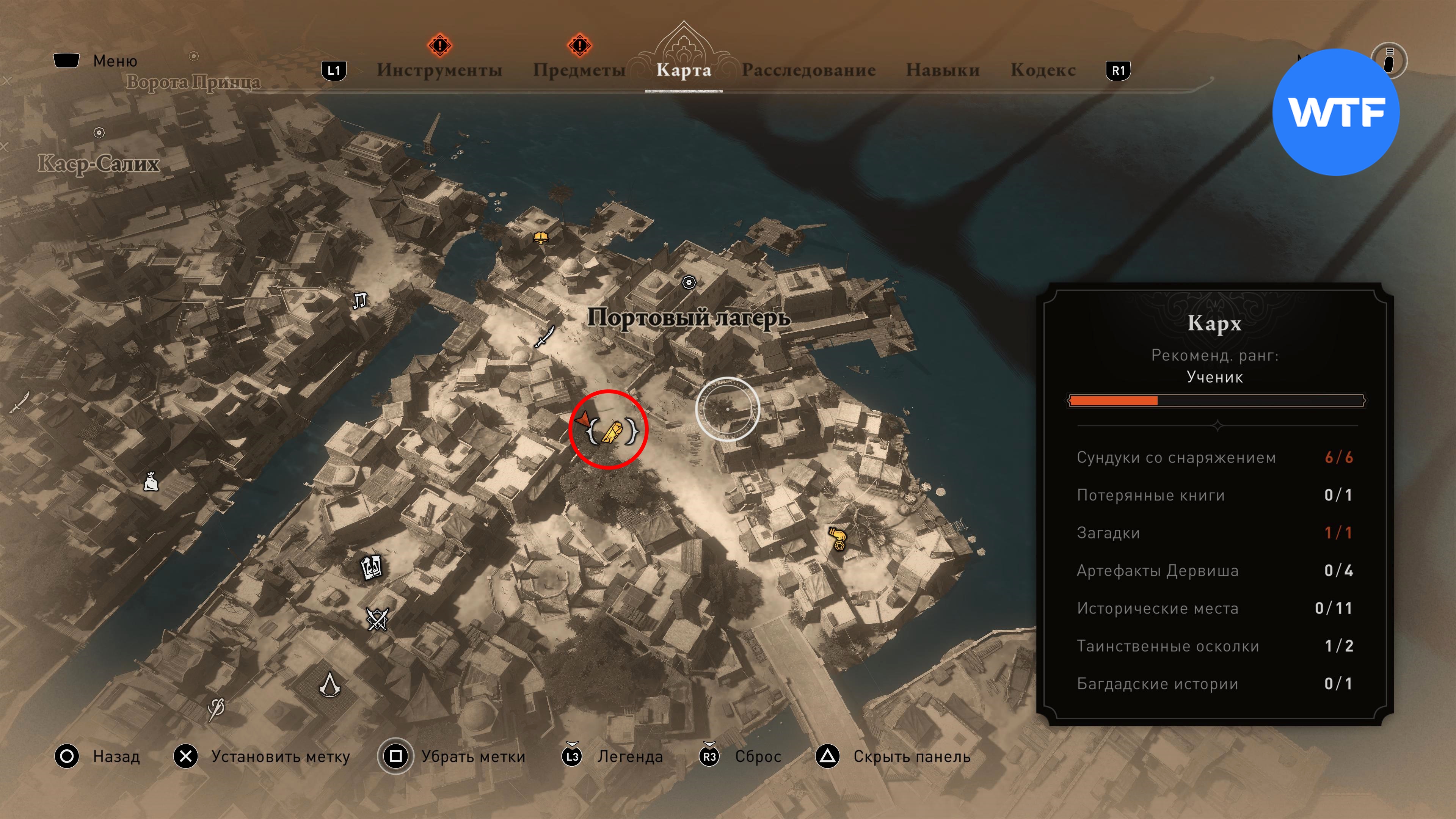Open the Кодекс tab
The image size is (1456, 819).
coord(1043,70)
